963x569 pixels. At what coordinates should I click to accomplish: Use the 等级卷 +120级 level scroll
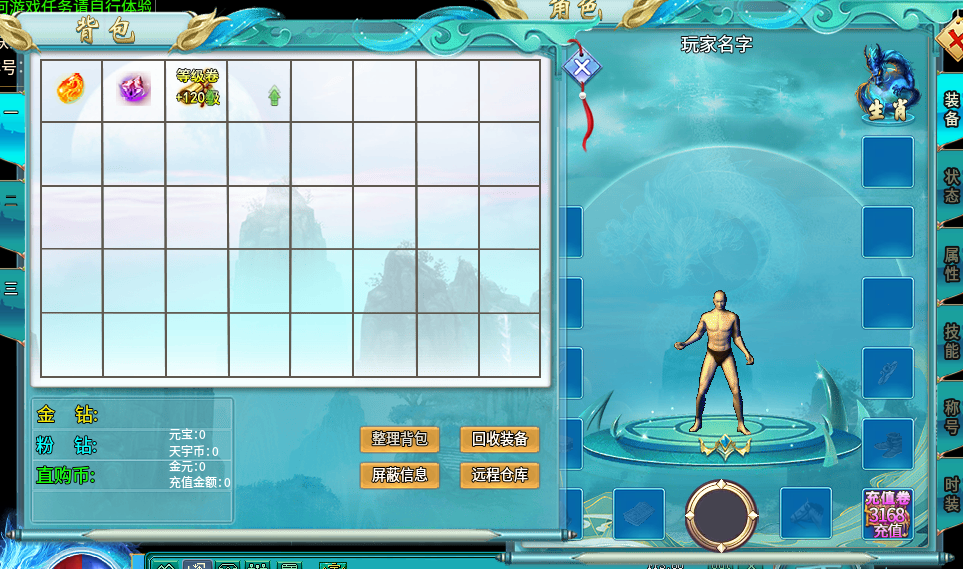tap(197, 89)
